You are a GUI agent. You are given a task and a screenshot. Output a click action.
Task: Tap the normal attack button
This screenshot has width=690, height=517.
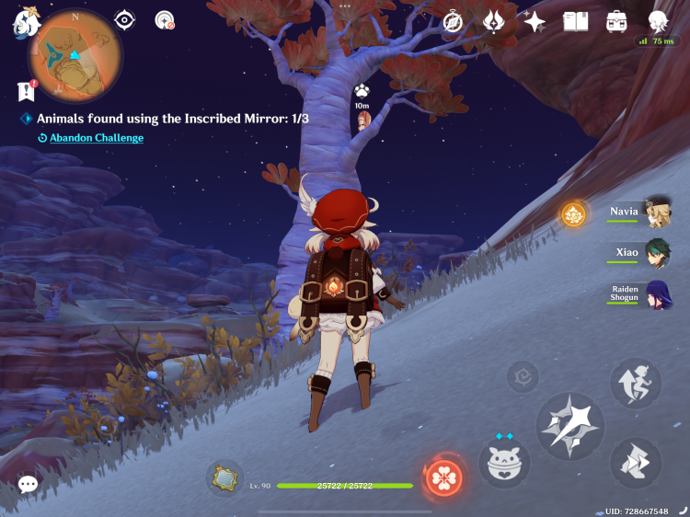click(569, 426)
